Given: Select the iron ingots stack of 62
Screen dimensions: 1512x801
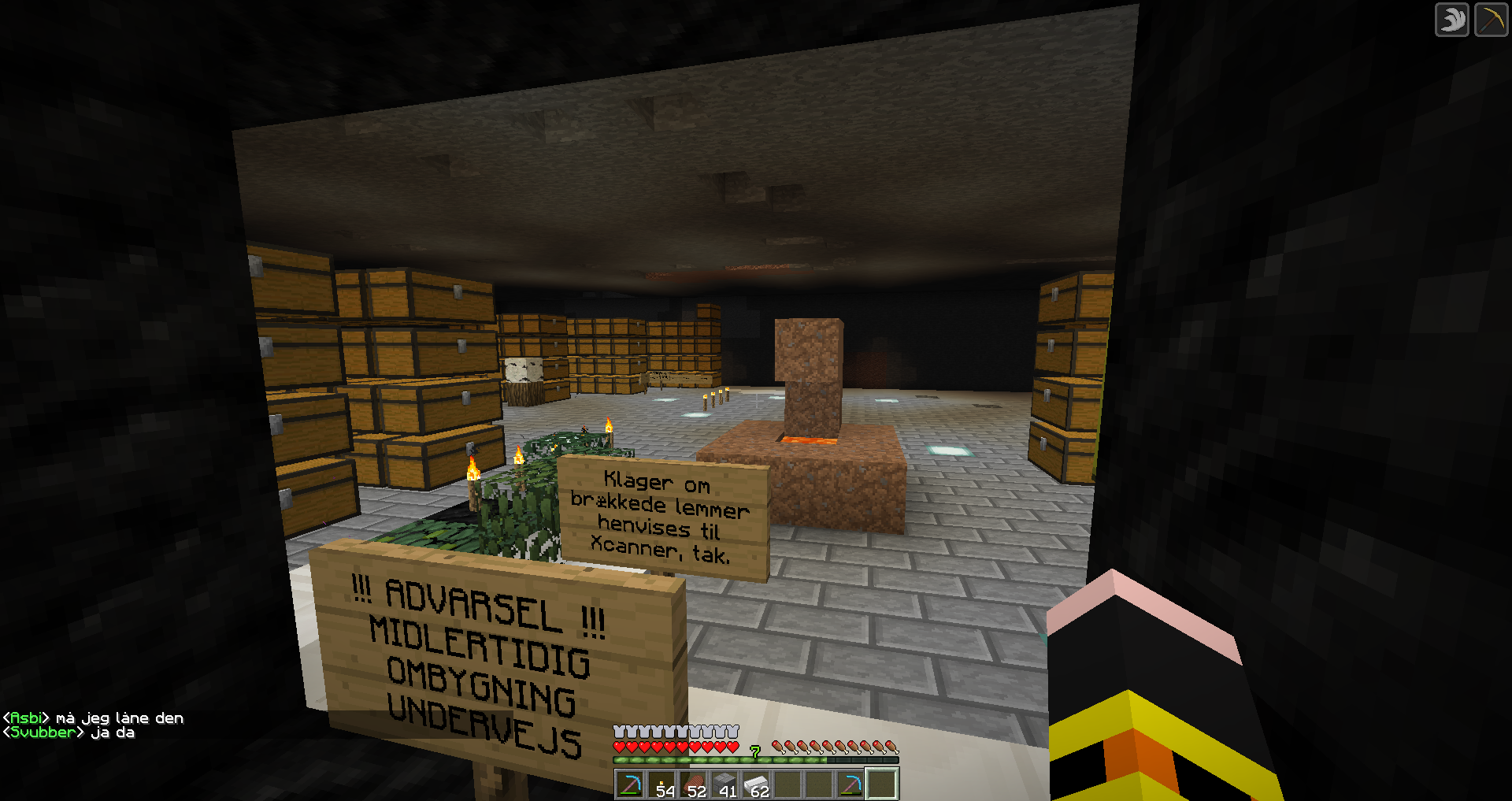Looking at the screenshot, I should (756, 784).
